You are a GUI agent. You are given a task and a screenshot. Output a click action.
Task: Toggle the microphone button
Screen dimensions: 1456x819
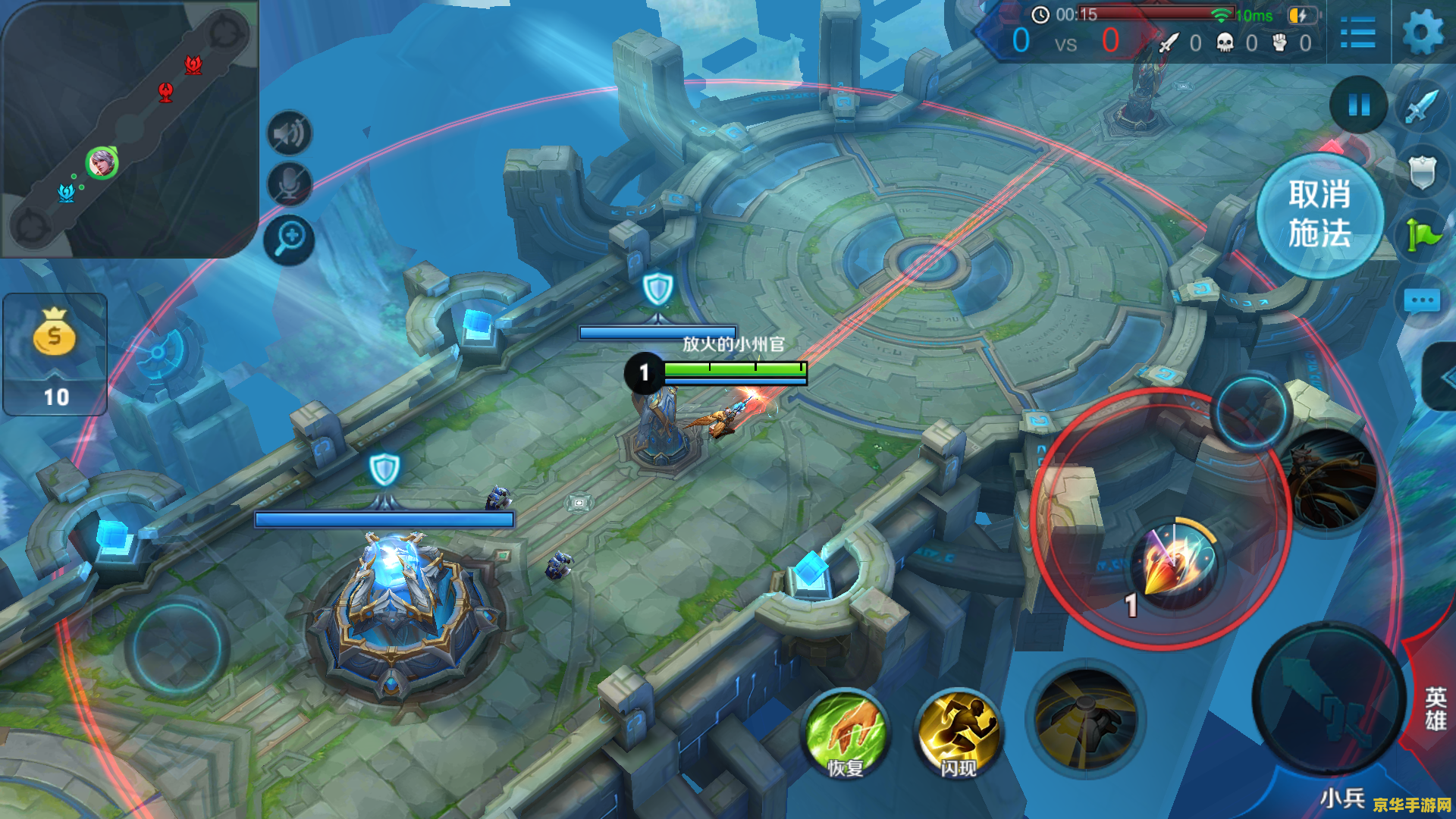pyautogui.click(x=290, y=184)
